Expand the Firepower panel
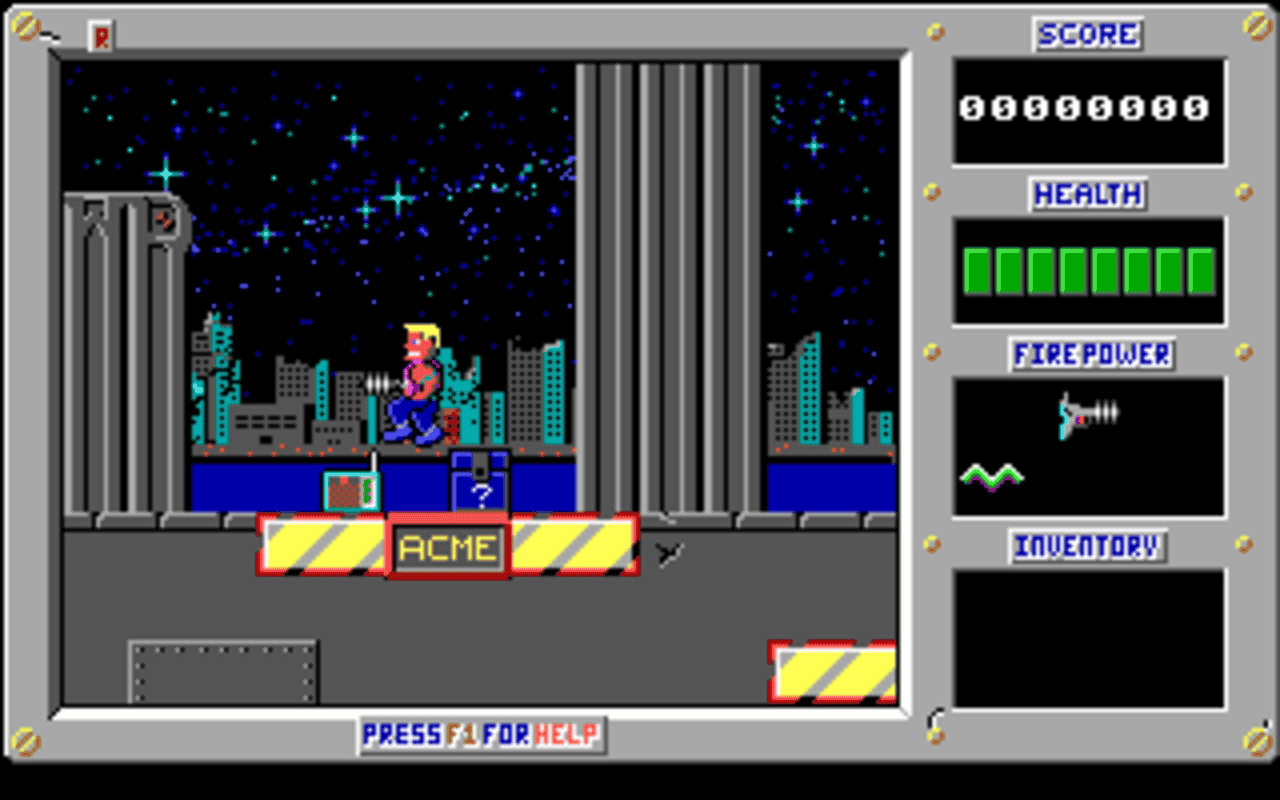The image size is (1280, 800). [x=1088, y=447]
